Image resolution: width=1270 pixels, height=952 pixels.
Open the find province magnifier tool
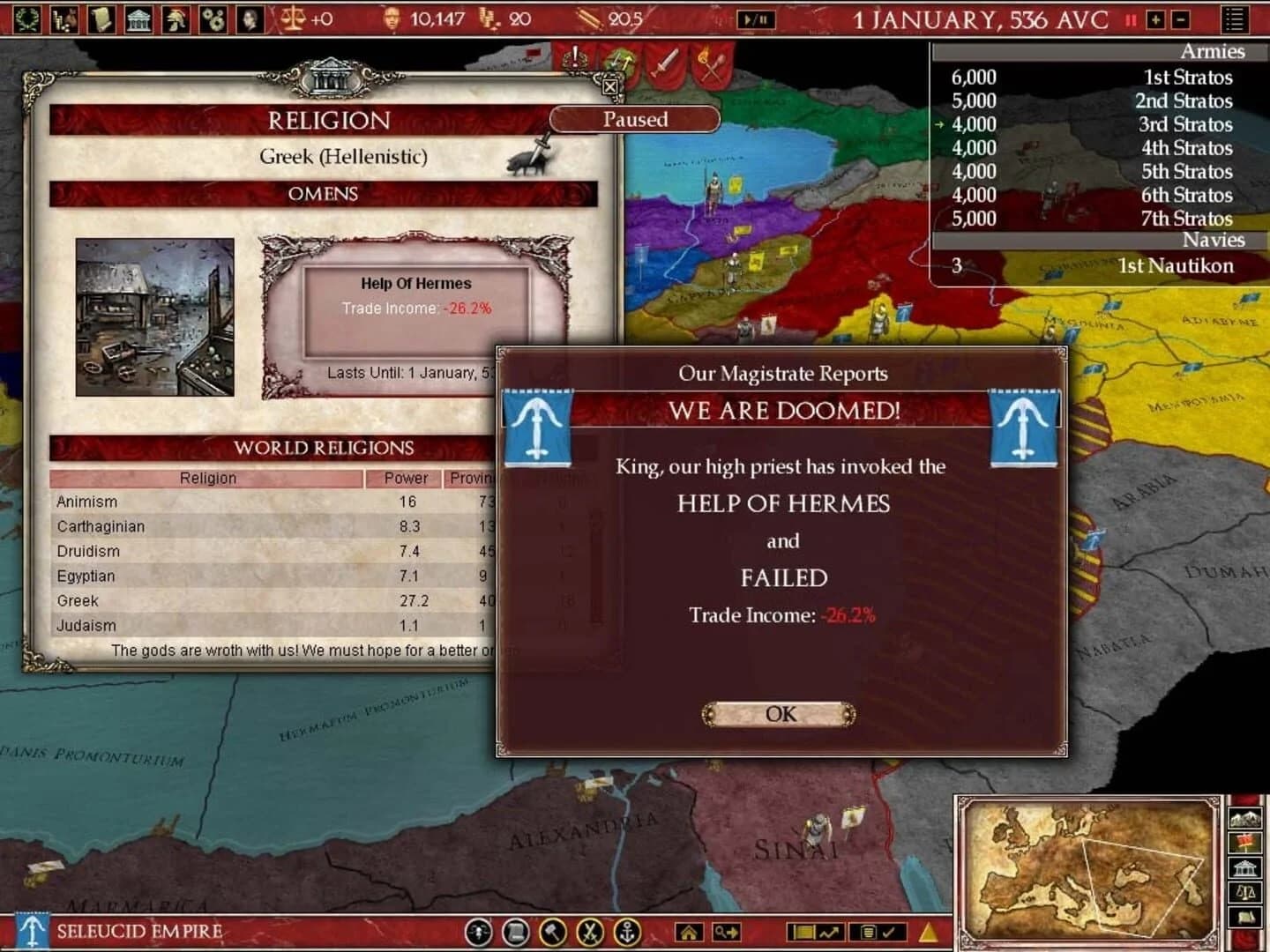tap(728, 932)
